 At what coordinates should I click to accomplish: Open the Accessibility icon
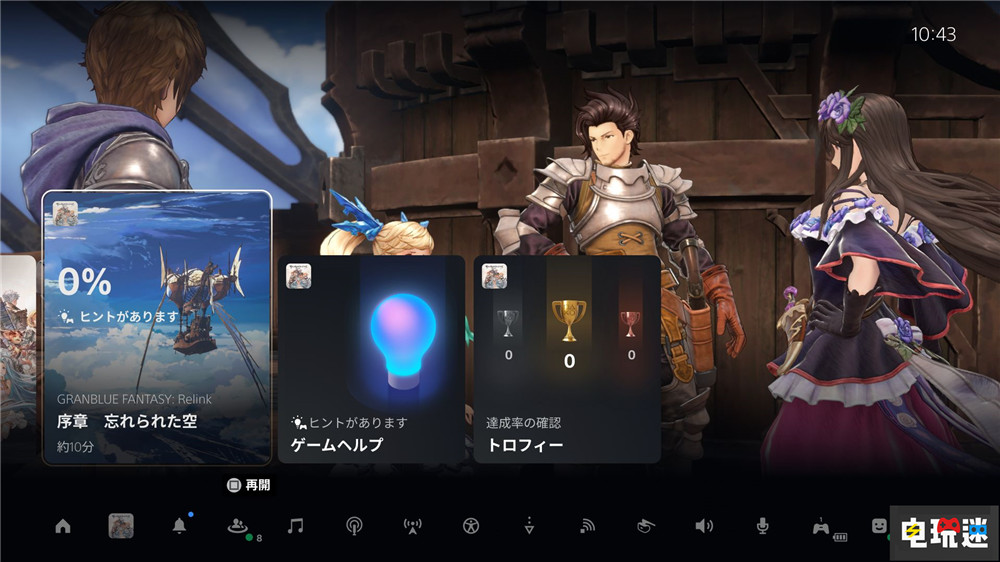coord(471,526)
